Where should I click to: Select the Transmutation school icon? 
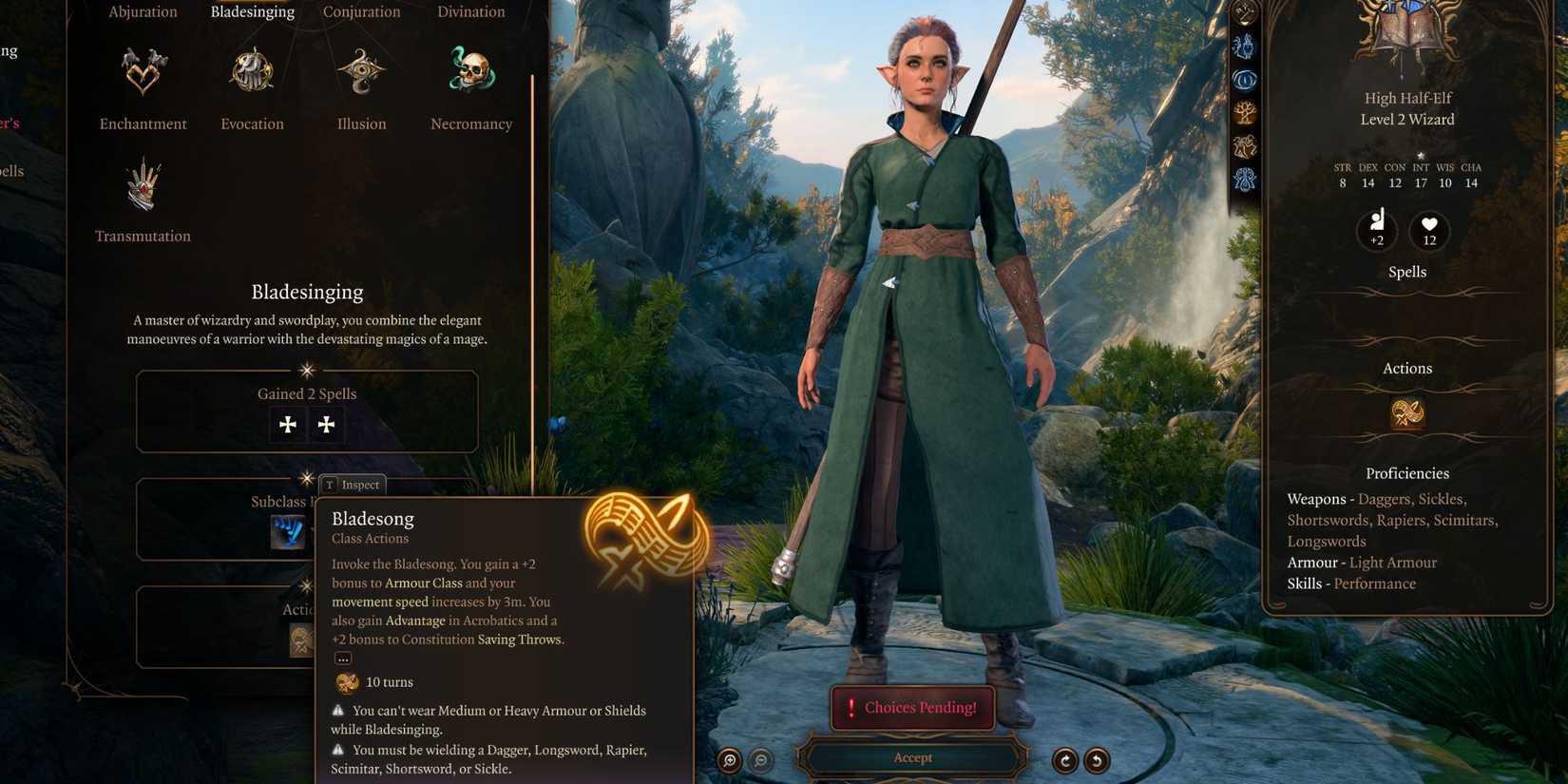(x=143, y=185)
